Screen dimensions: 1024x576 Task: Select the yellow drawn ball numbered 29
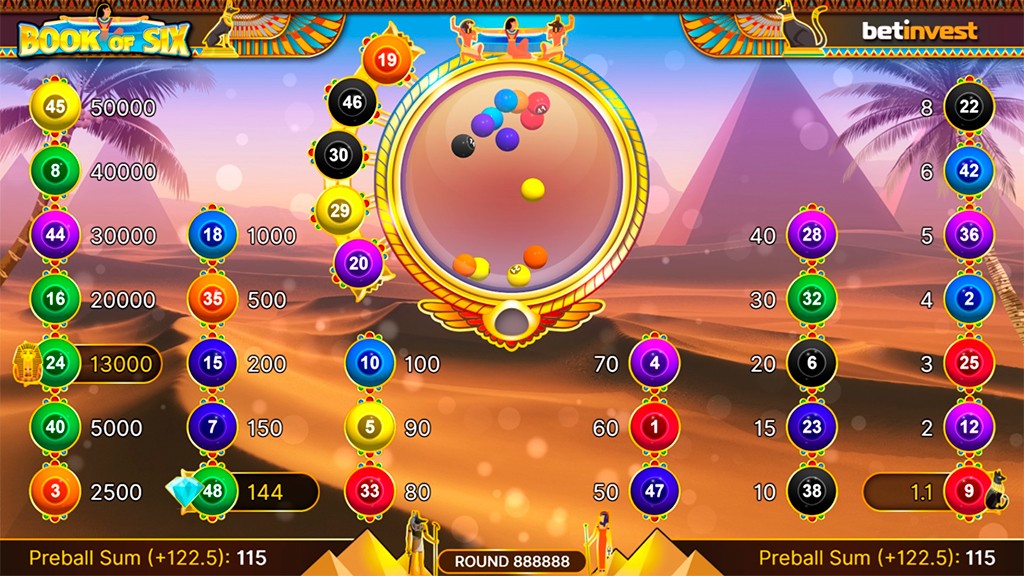pos(340,210)
